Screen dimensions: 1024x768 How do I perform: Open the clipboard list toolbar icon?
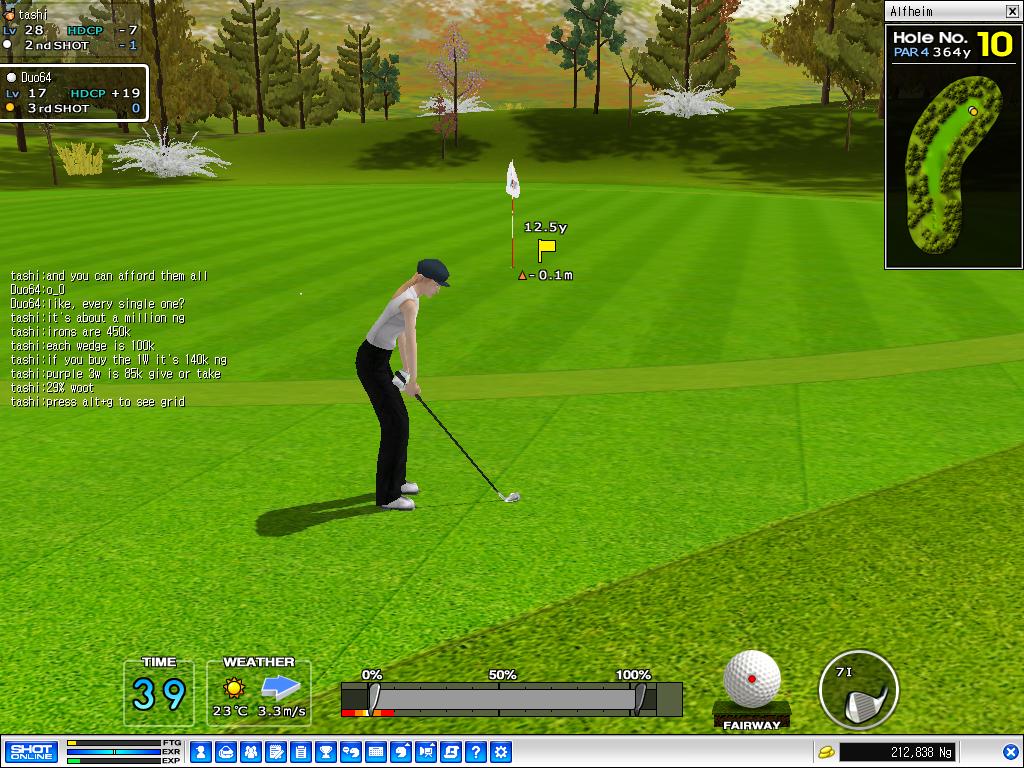point(301,752)
